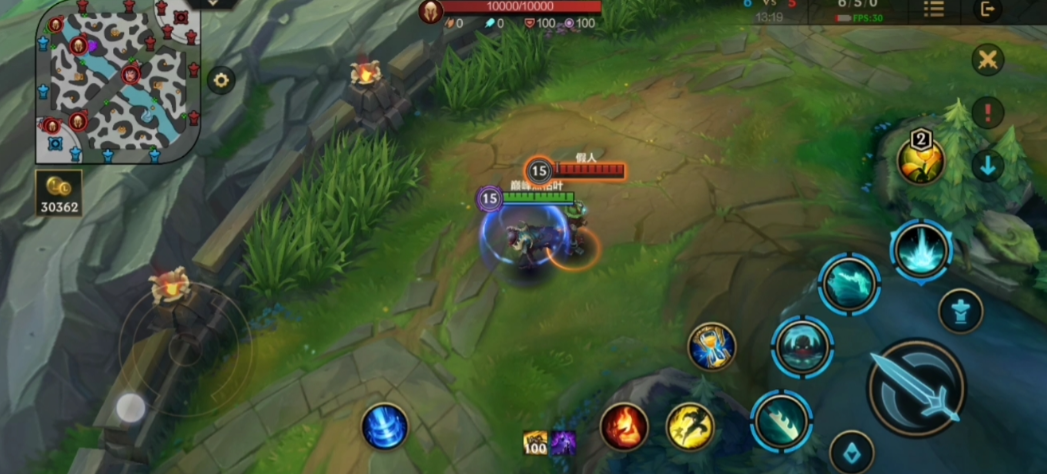Tap the blue down-arrow button
This screenshot has width=1047, height=474.
[988, 165]
